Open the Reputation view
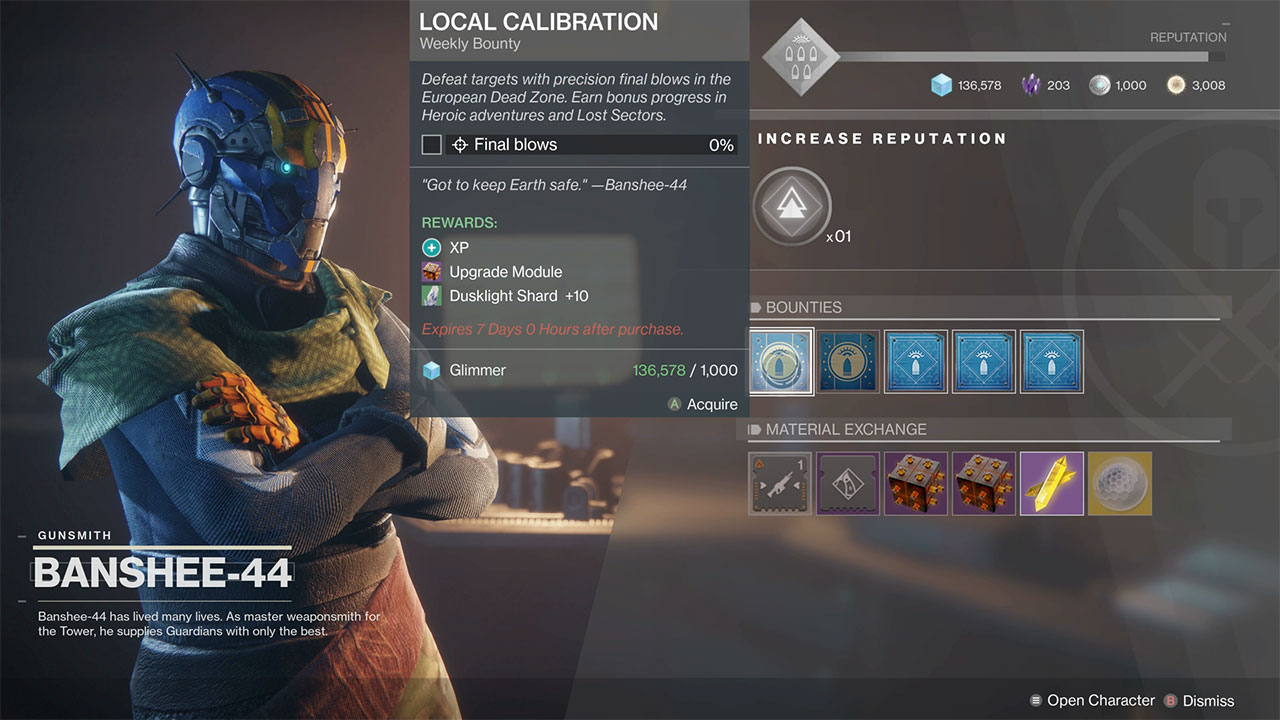Screen dimensions: 1280x720 pyautogui.click(x=1188, y=37)
